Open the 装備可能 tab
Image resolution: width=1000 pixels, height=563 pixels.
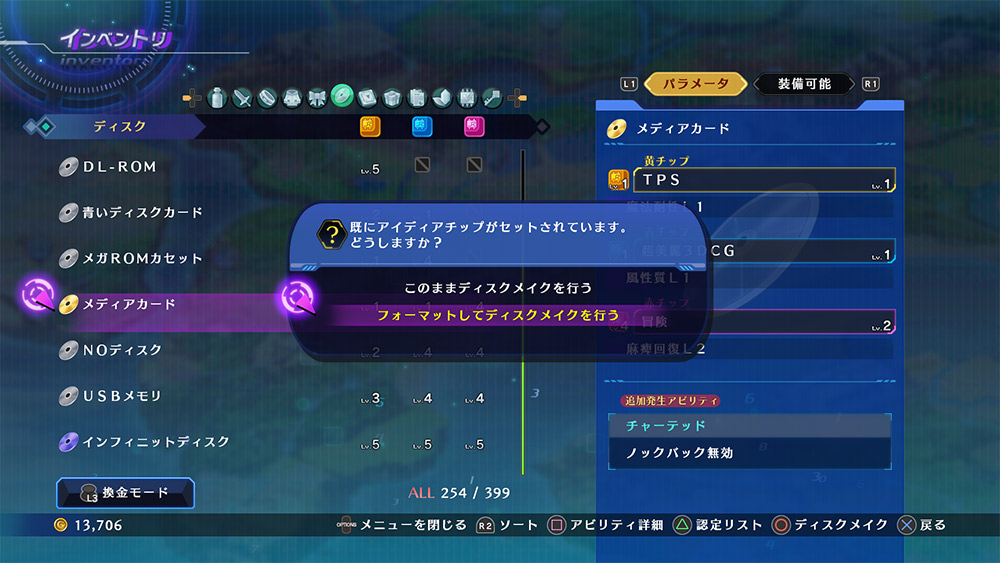click(x=804, y=84)
